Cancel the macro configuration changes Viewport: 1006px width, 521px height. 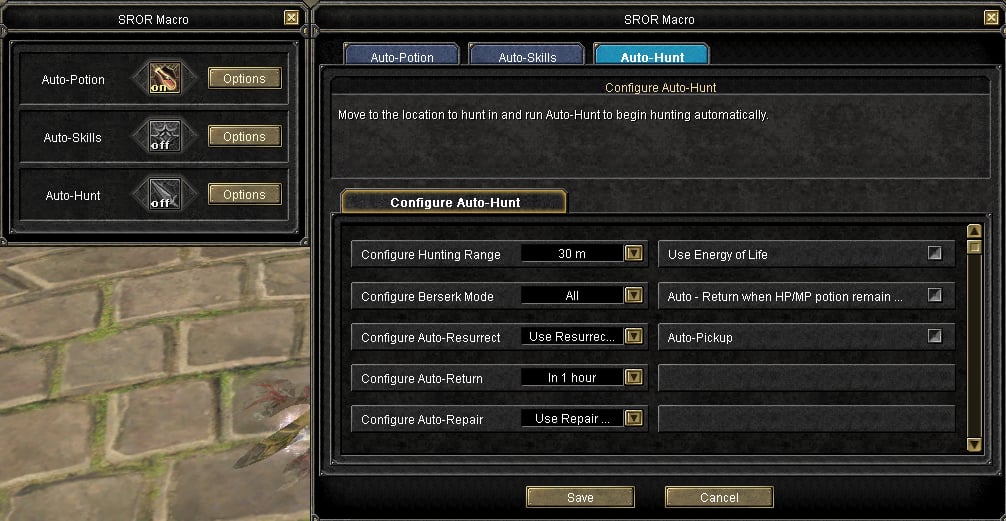click(x=718, y=497)
